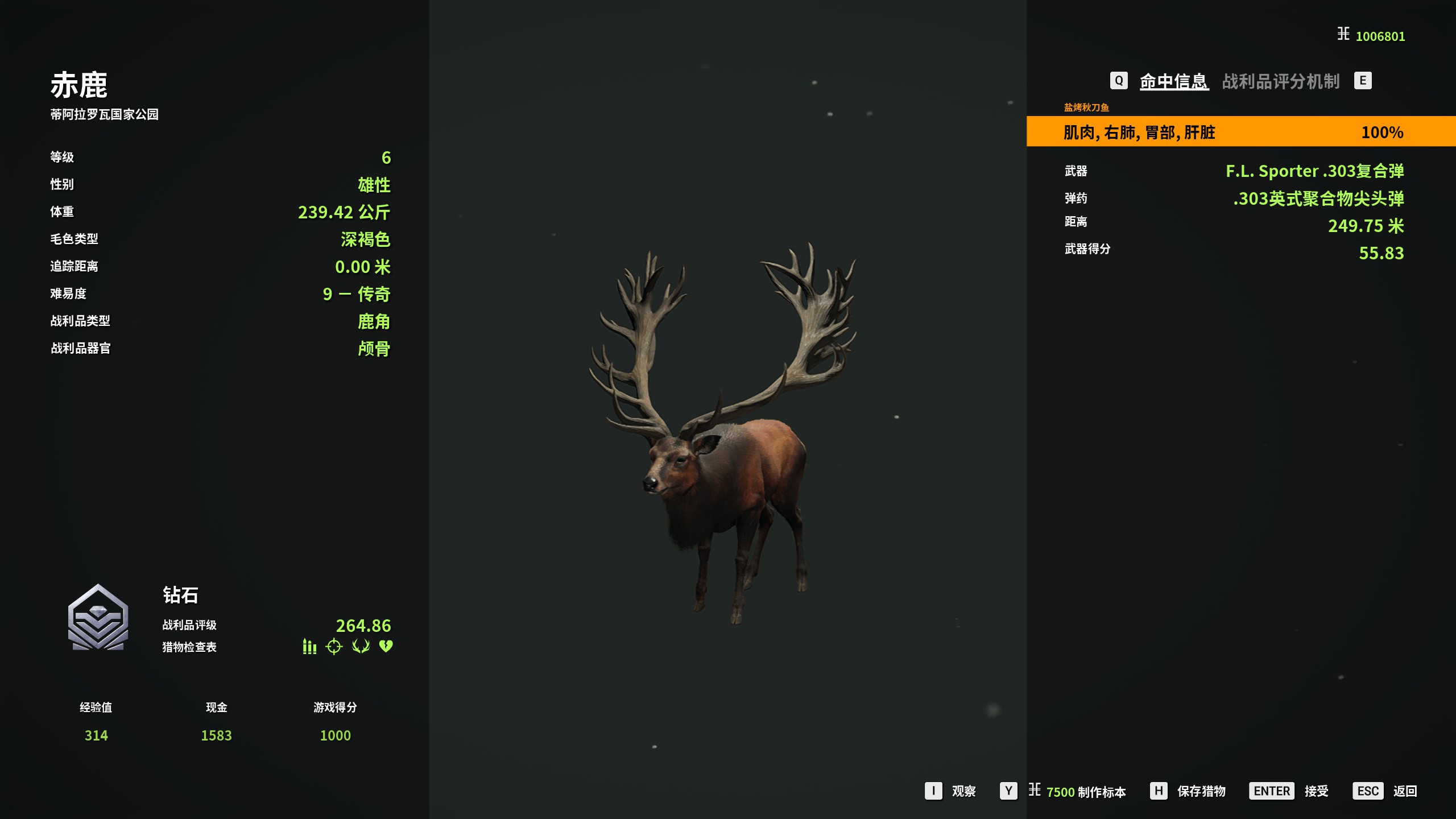Go back using 返回

click(1404, 791)
